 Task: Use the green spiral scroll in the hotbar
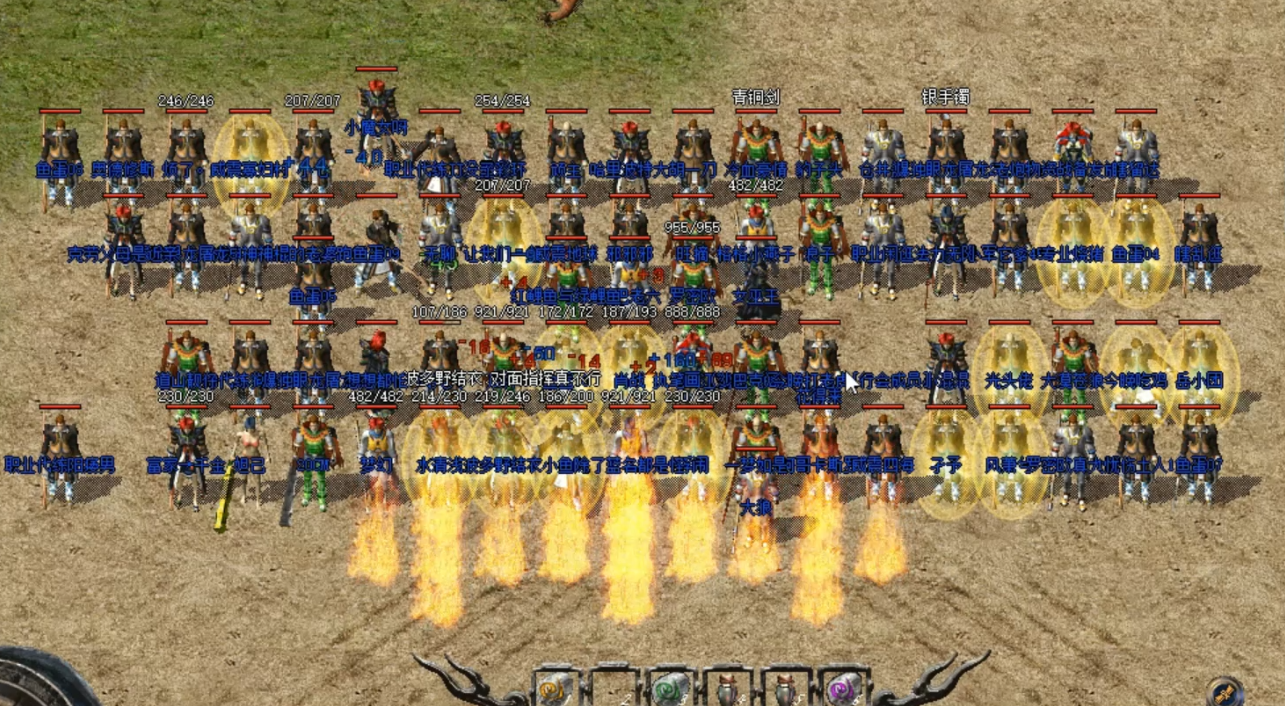(x=669, y=691)
